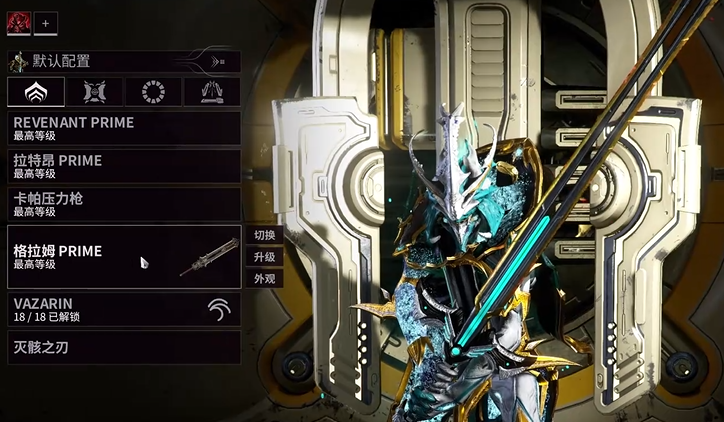Switch to the hands-shaped last tab
Image resolution: width=724 pixels, height=422 pixels.
tap(212, 92)
